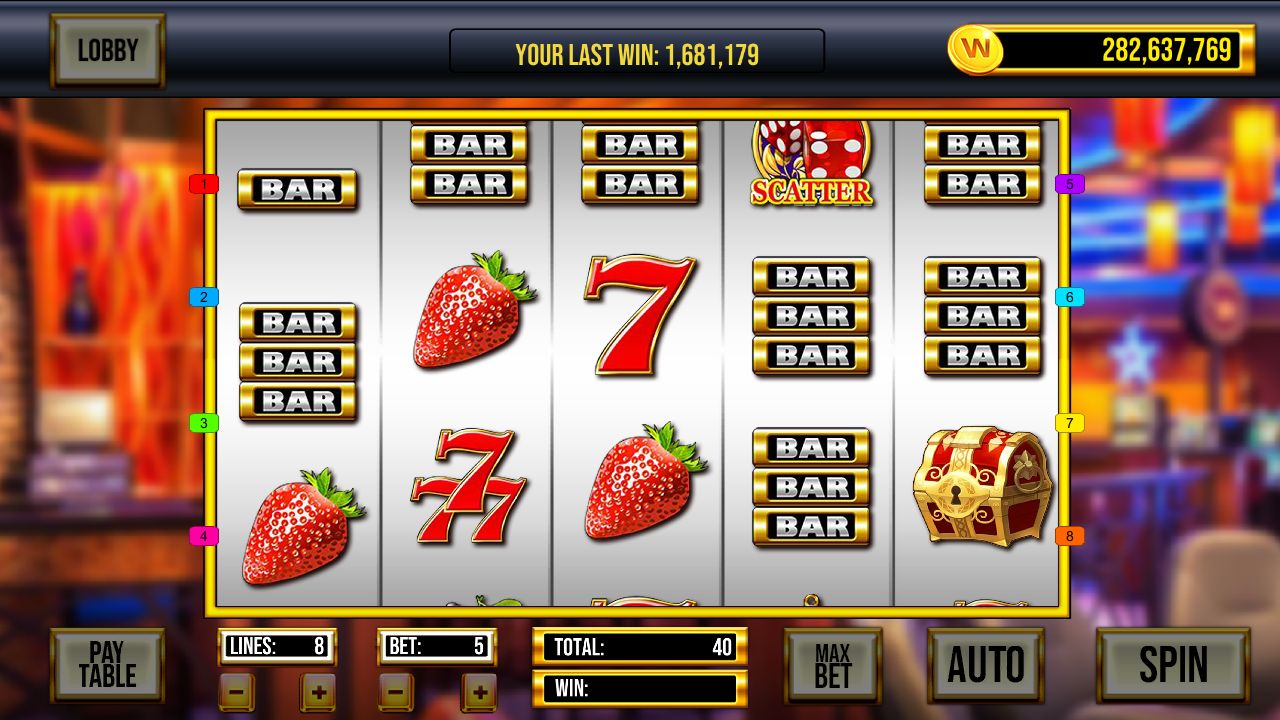The width and height of the screenshot is (1280, 720).
Task: Lower the bet amount
Action: pyautogui.click(x=396, y=692)
